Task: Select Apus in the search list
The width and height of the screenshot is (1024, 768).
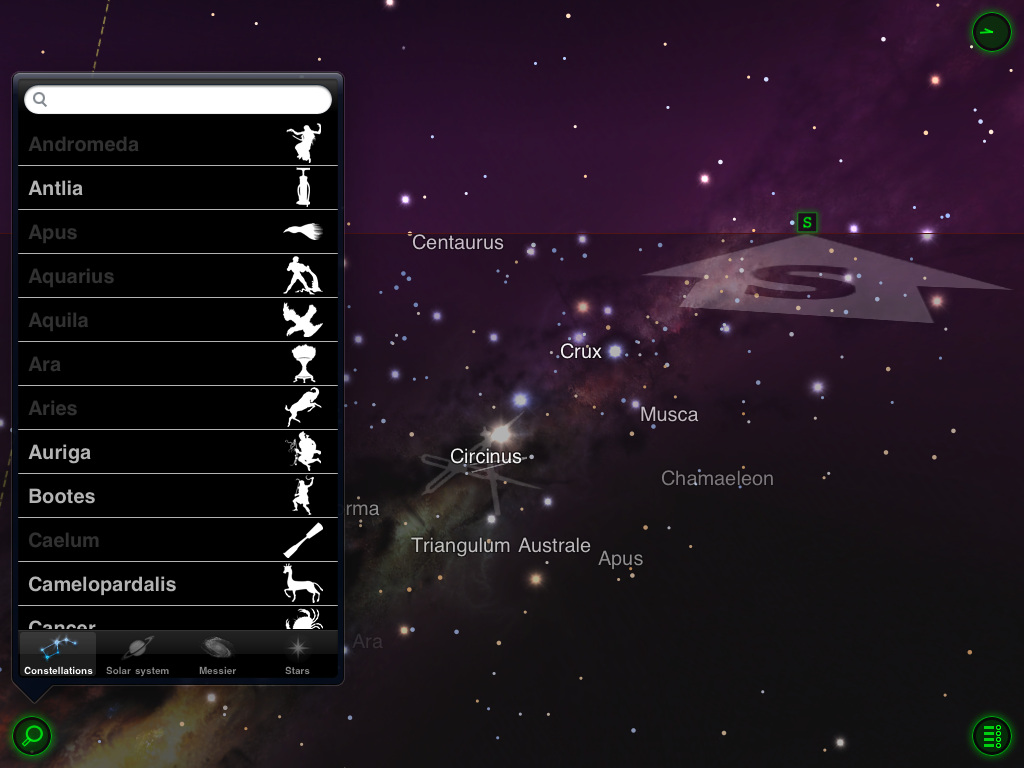Action: (178, 232)
